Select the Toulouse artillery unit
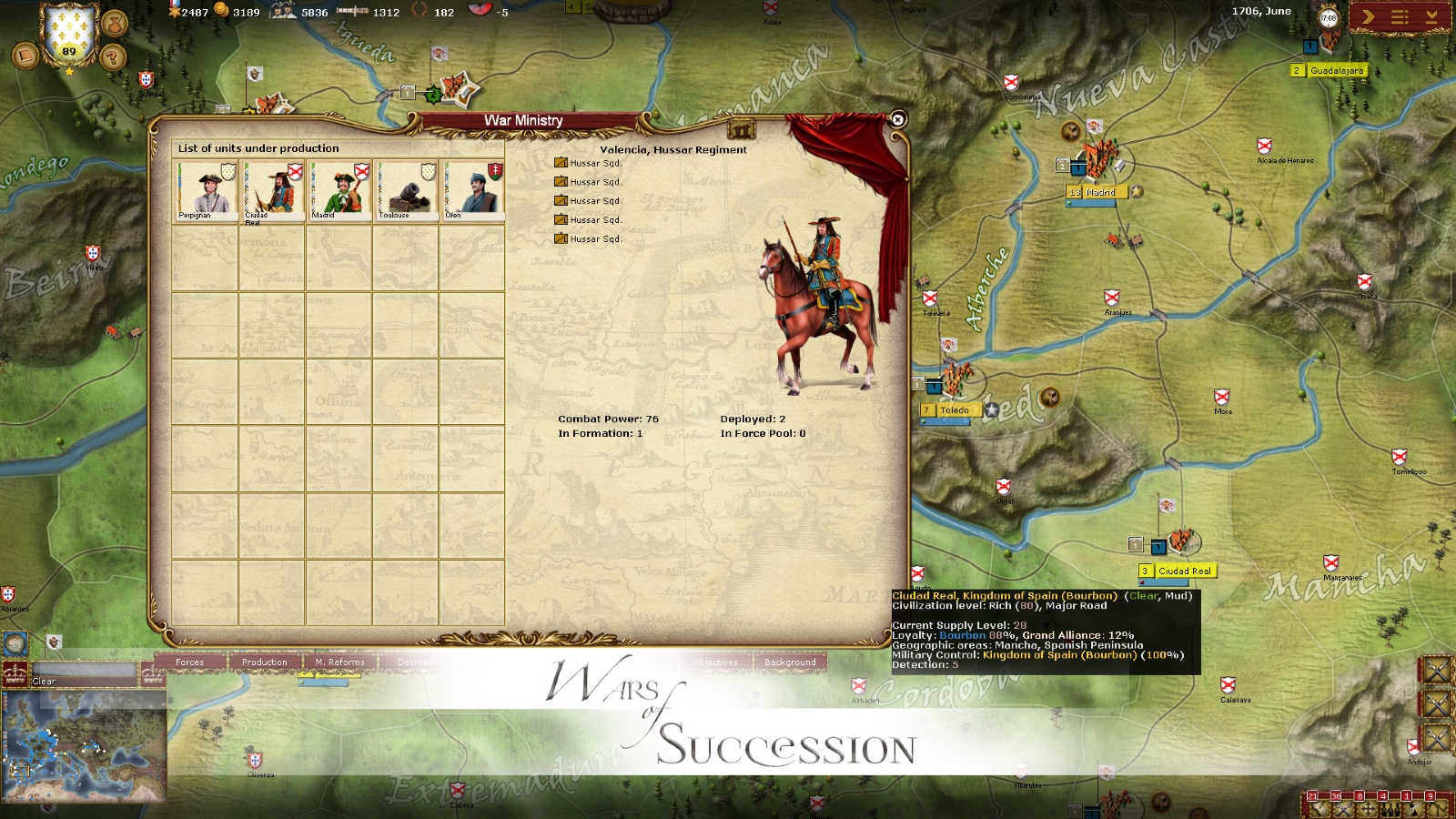The image size is (1456, 819). [x=406, y=189]
